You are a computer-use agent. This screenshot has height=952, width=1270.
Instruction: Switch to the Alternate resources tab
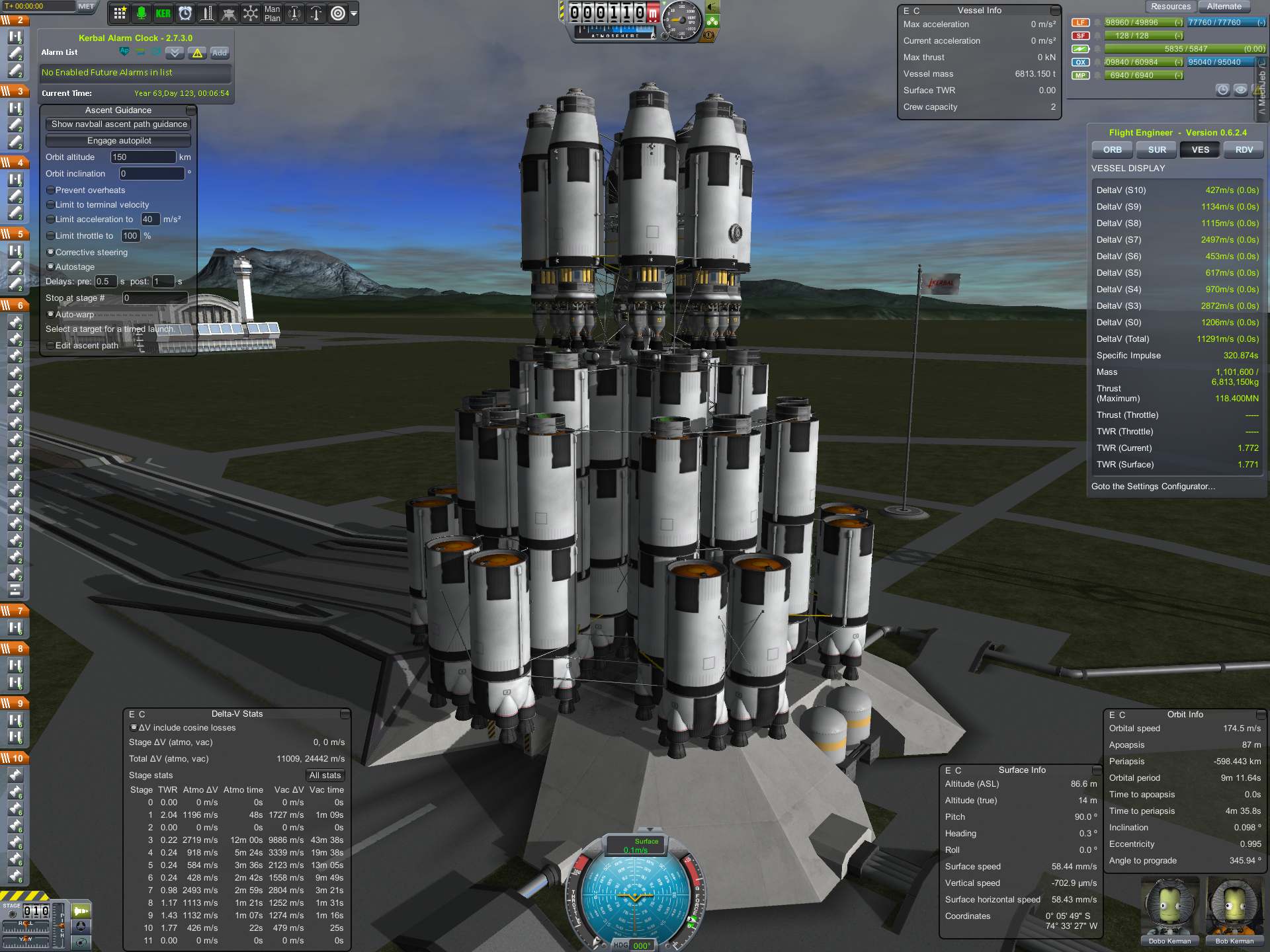(x=1224, y=7)
